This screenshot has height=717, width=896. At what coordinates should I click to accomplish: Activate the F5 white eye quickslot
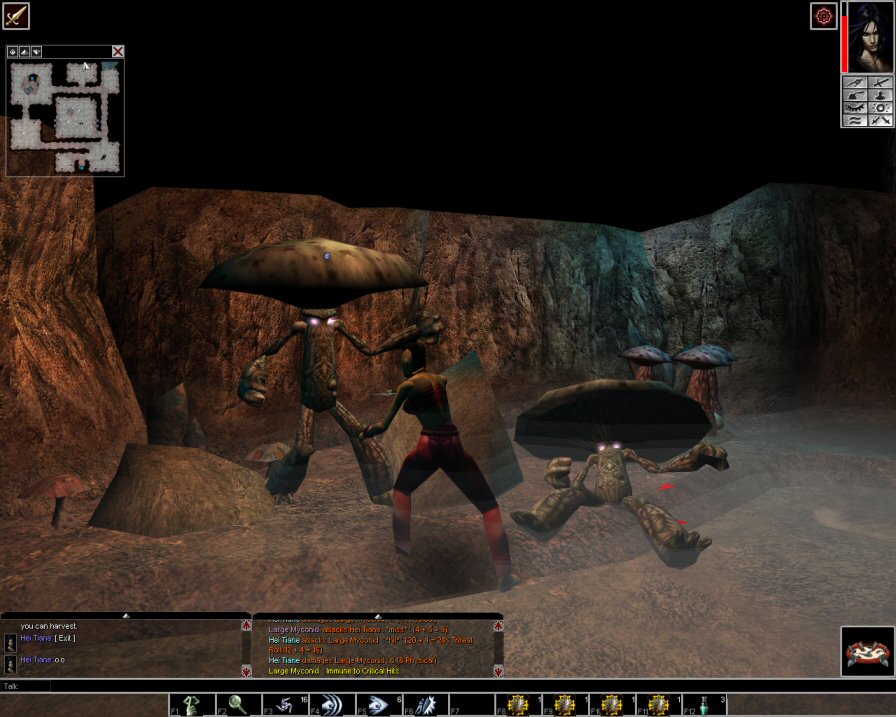pyautogui.click(x=374, y=705)
